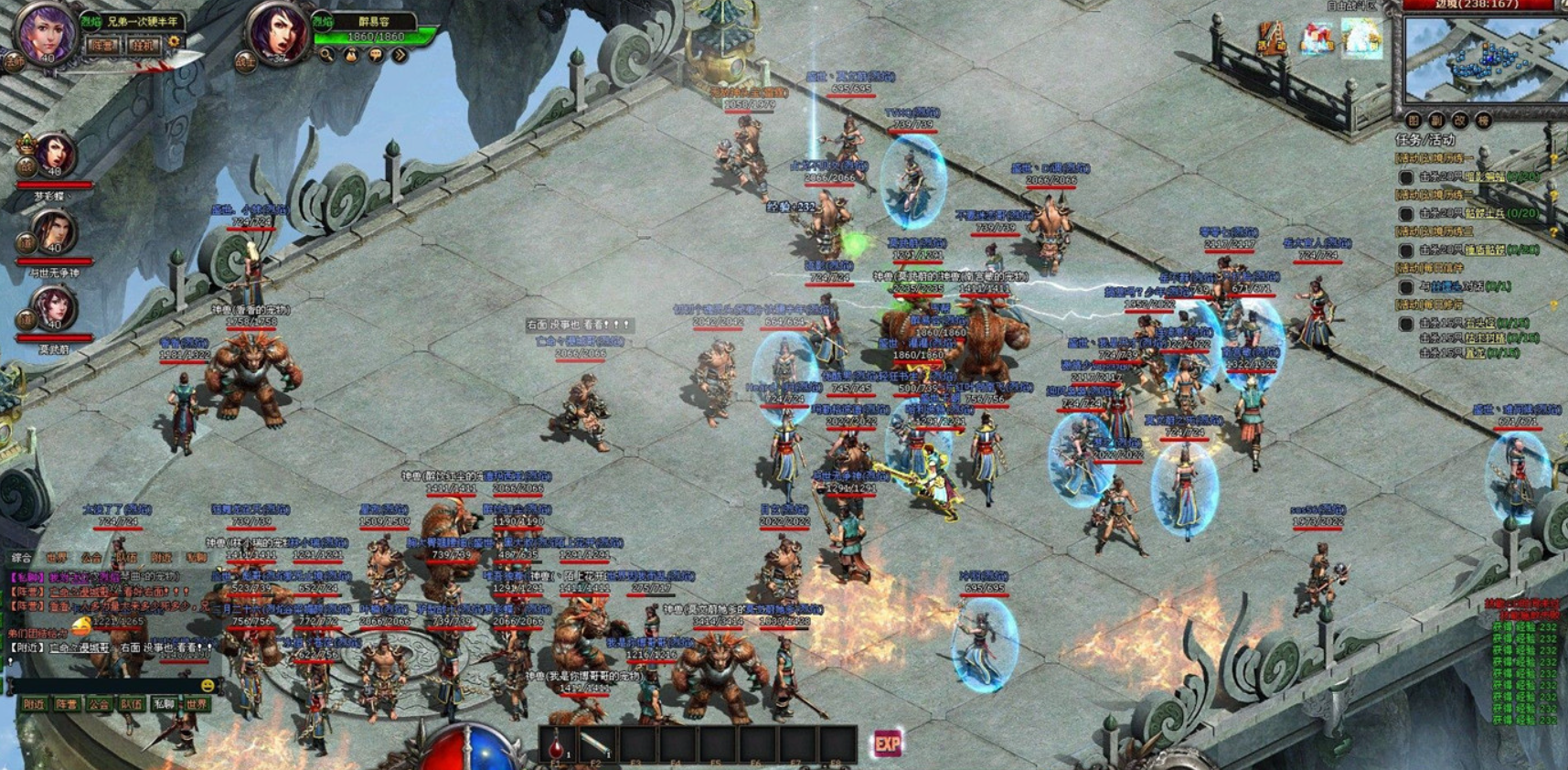Inspect target with the magnifying glass icon
The image size is (1568, 770).
point(326,55)
